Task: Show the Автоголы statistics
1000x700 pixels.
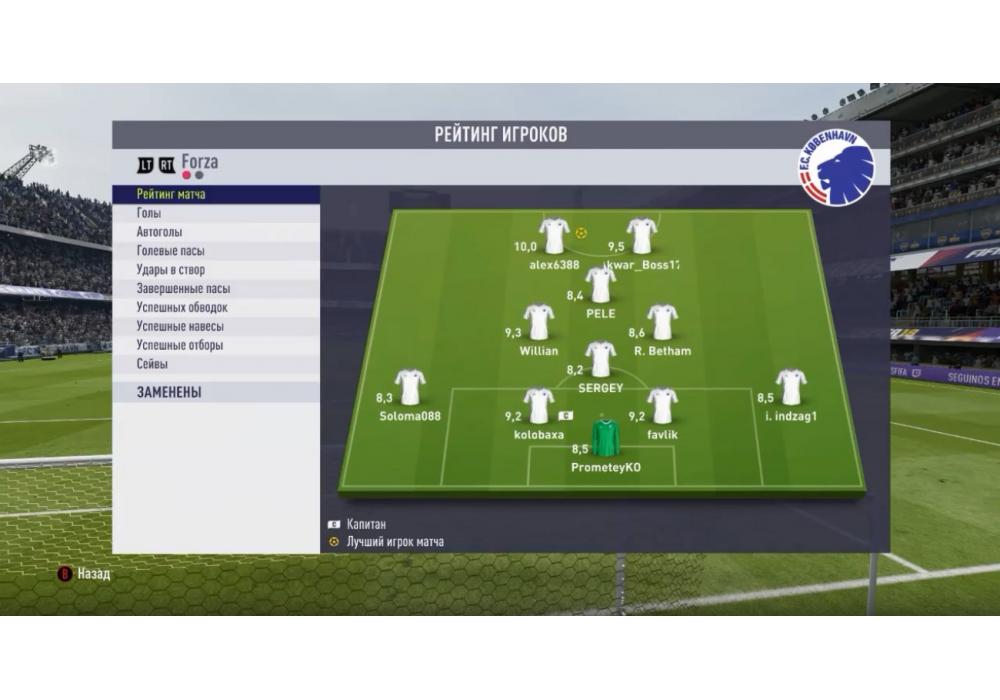Action: (x=161, y=232)
